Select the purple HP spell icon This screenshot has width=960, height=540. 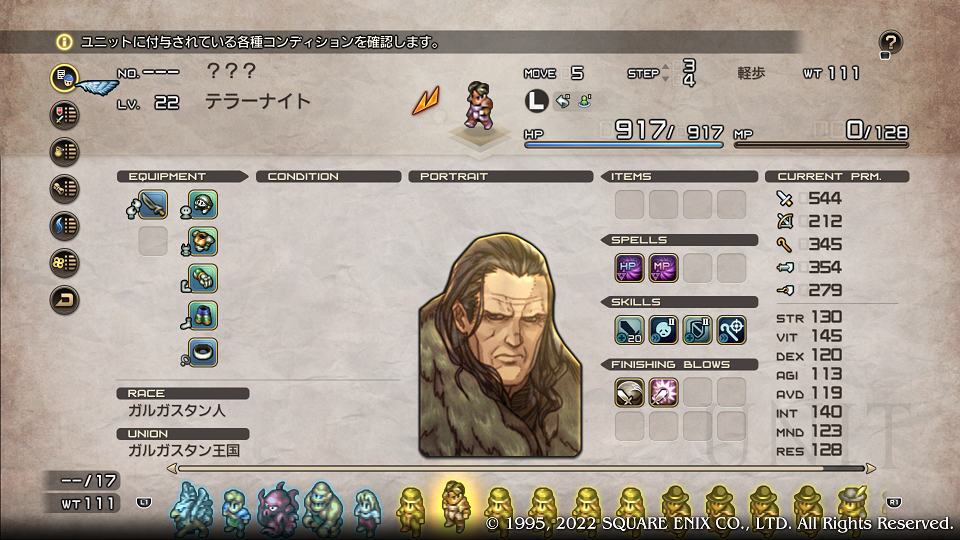pos(630,267)
